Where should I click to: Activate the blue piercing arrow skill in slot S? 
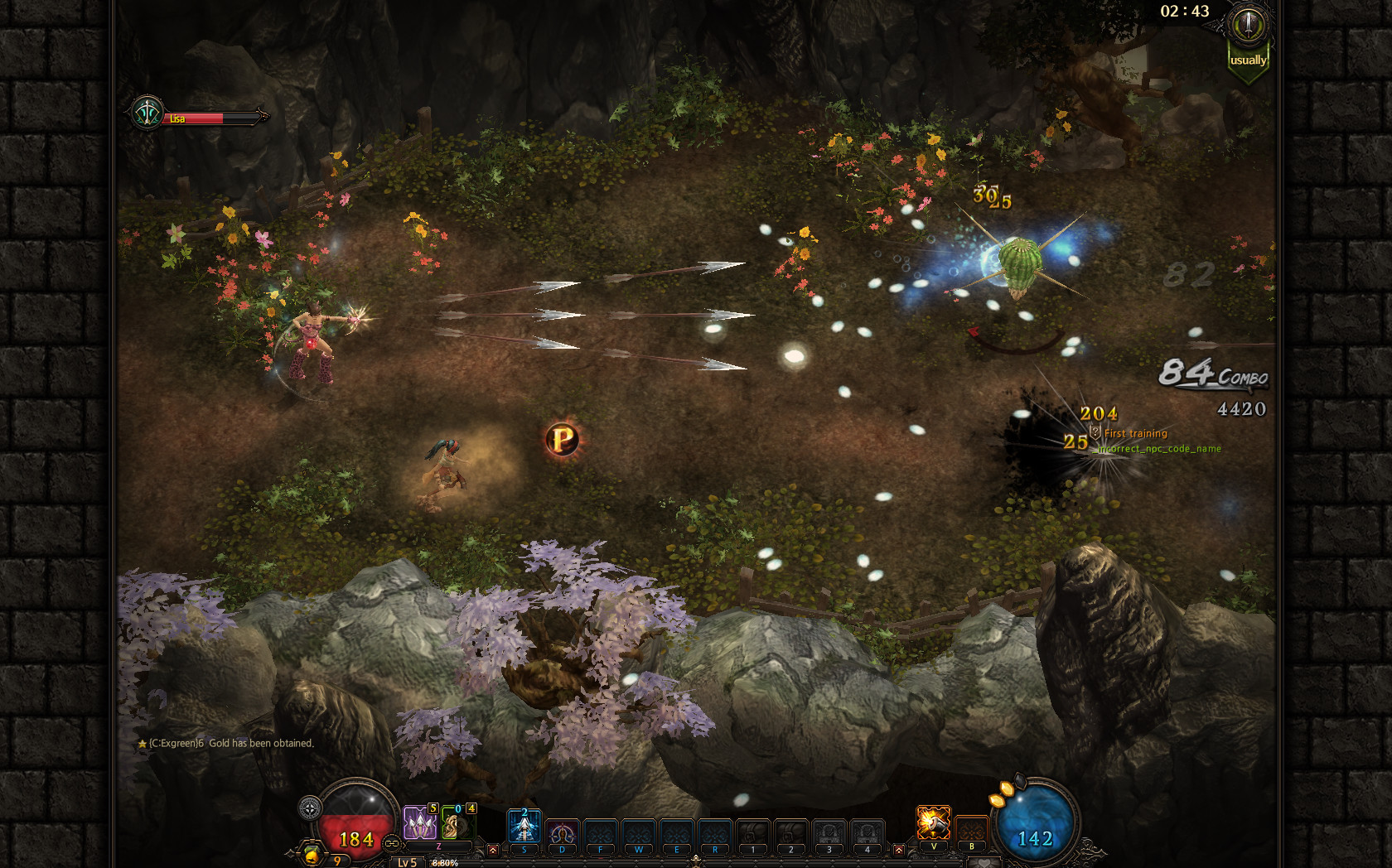tap(524, 825)
